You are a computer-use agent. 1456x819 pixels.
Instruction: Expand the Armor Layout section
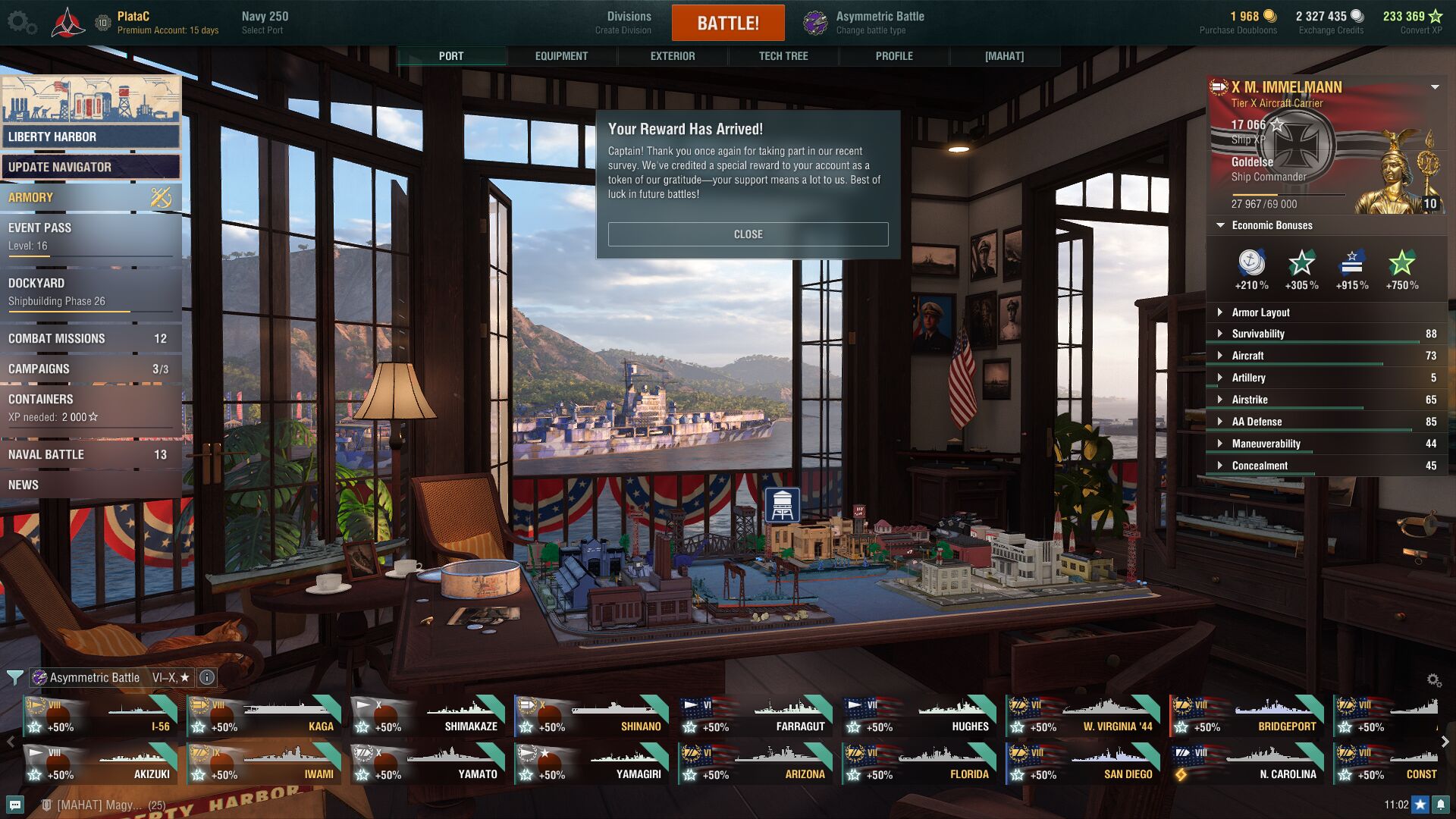click(x=1260, y=312)
